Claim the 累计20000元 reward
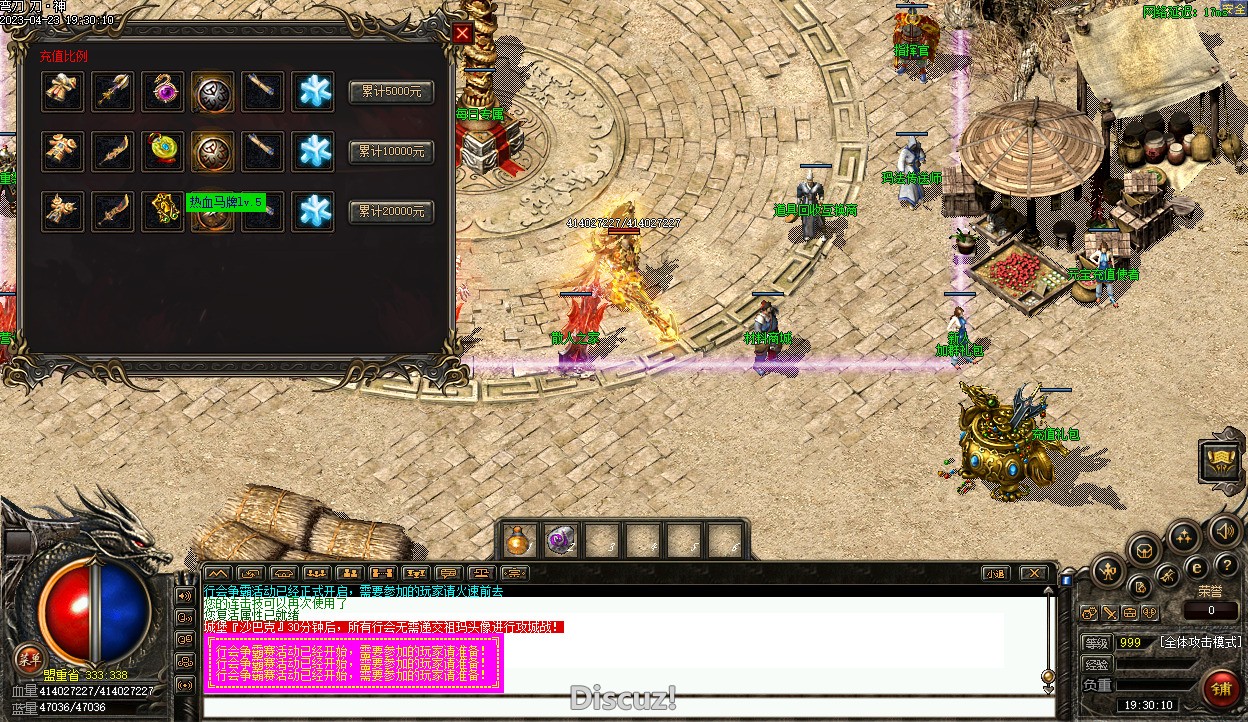 point(391,212)
